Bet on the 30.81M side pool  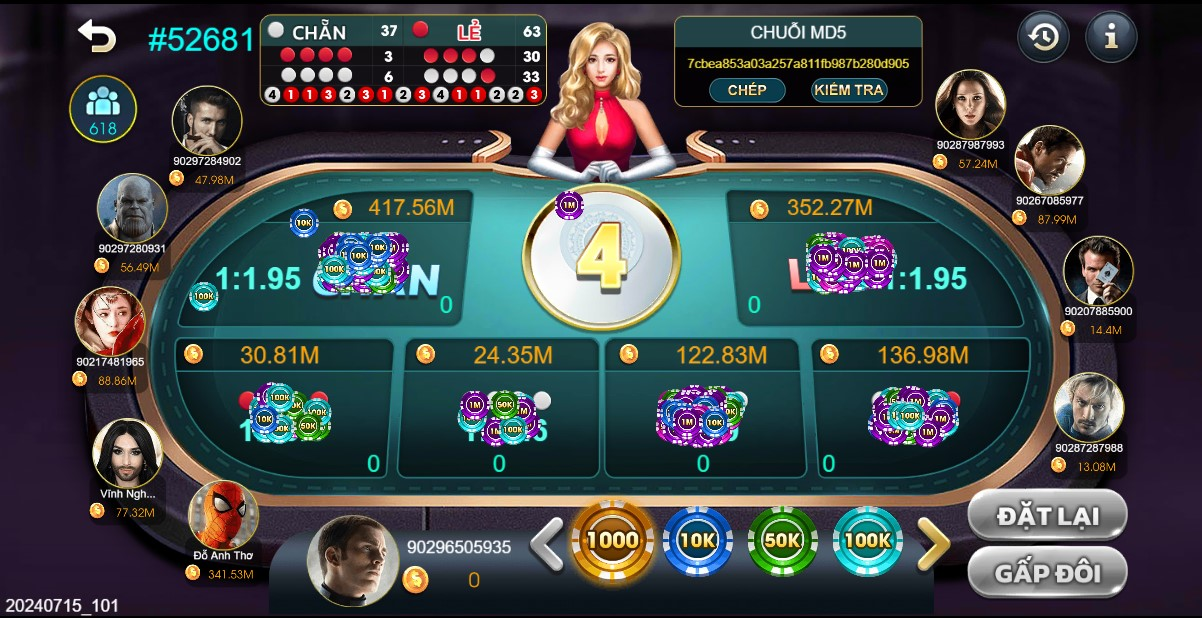point(285,410)
